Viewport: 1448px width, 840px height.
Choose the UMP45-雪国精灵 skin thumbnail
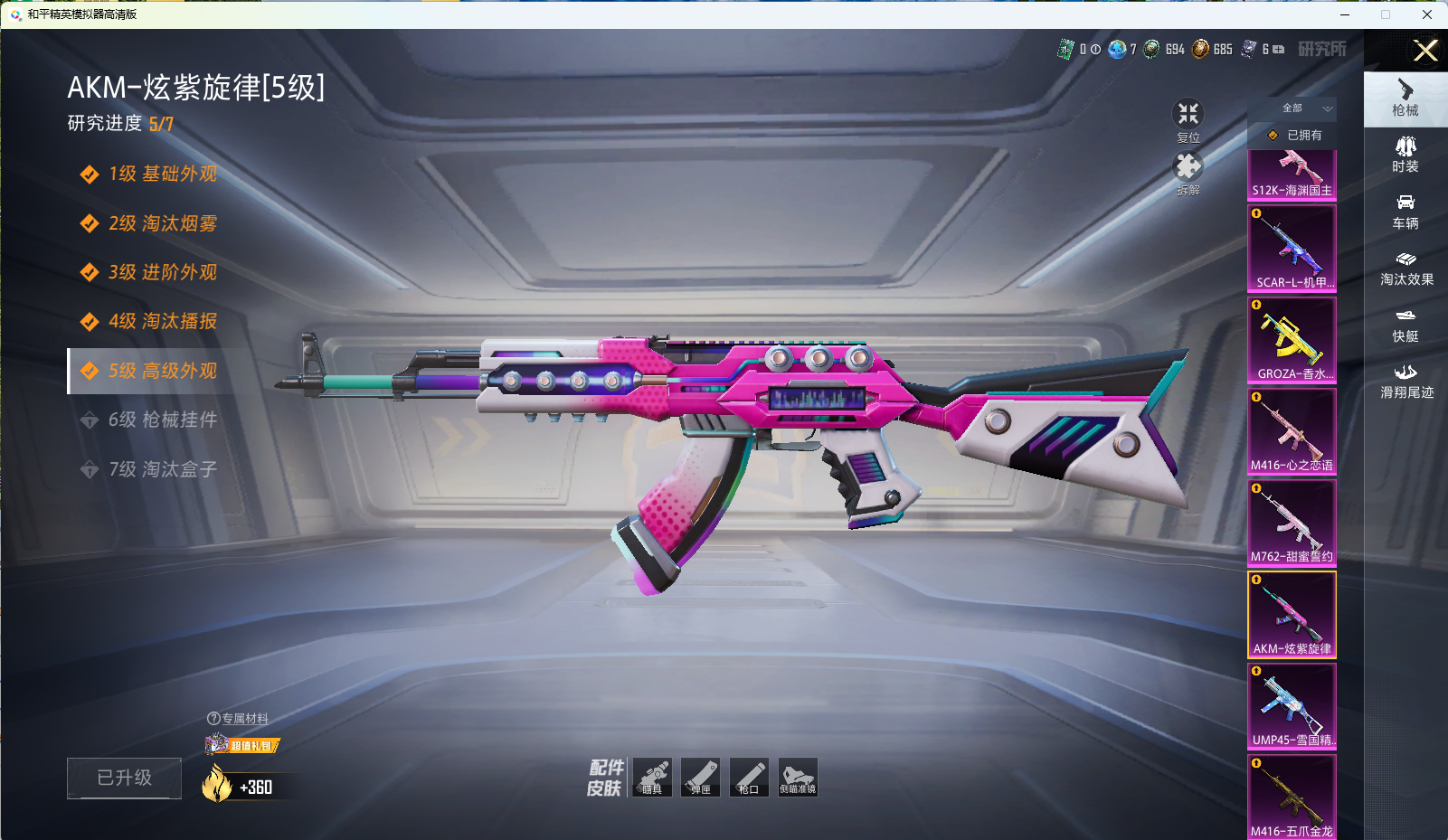point(1292,706)
